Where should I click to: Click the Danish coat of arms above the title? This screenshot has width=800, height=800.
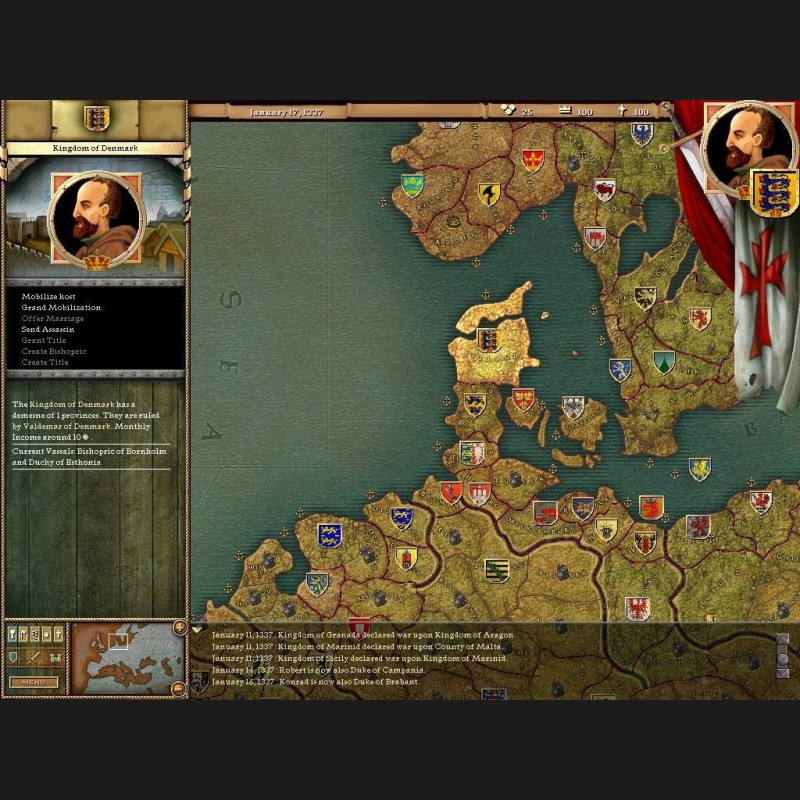tap(96, 119)
